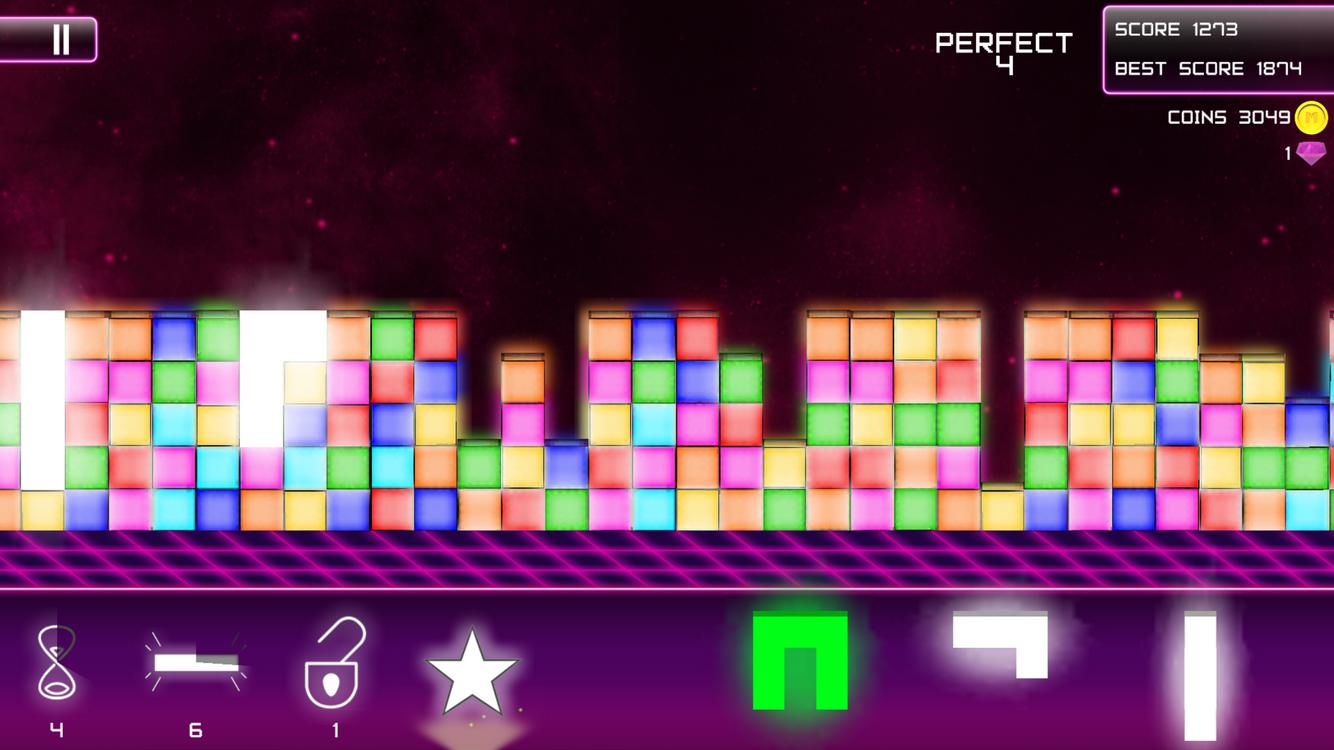Open the gold coin shop icon
1334x750 pixels.
[1311, 118]
